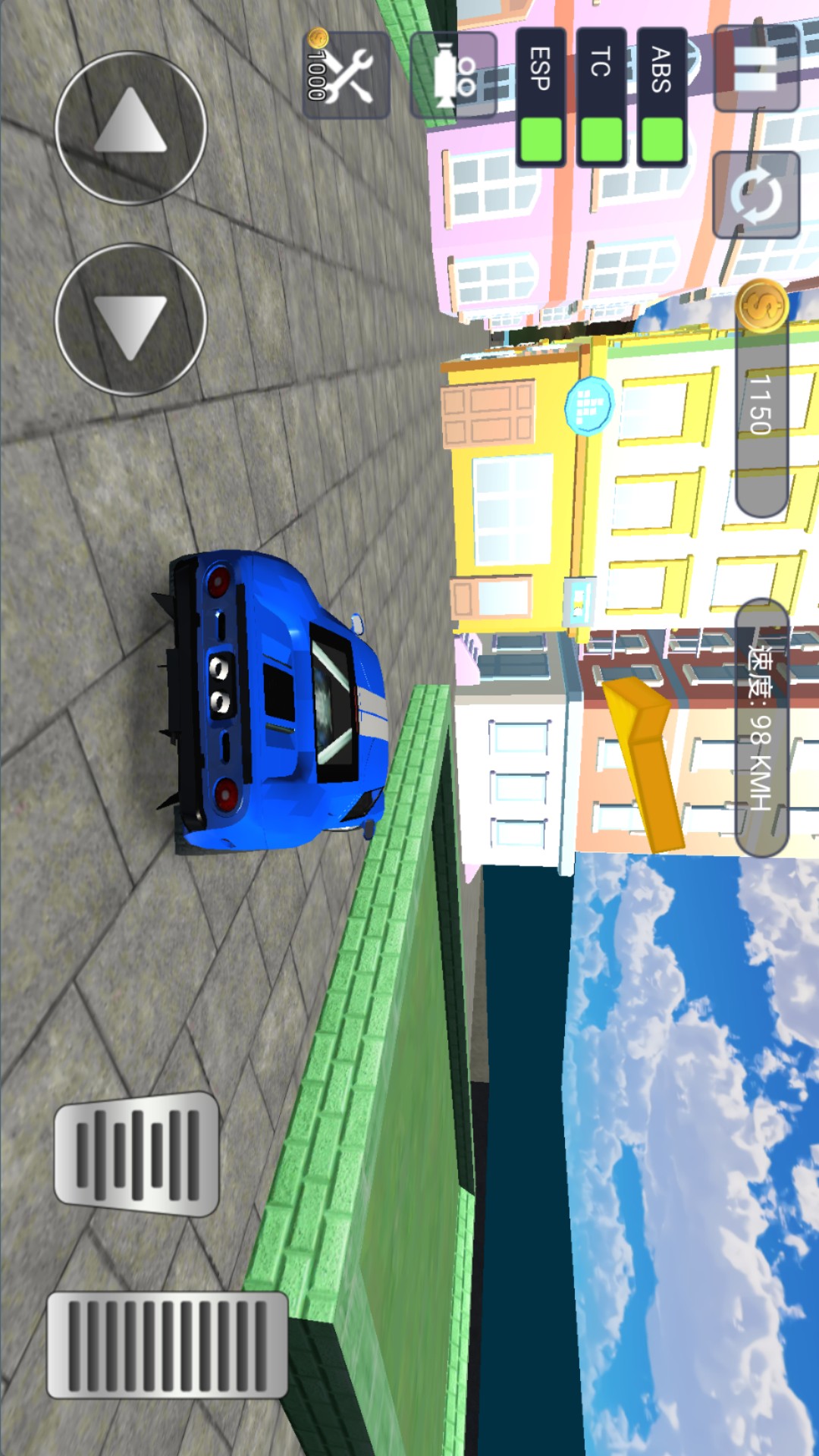This screenshot has width=819, height=1456.
Task: Reset the car with the circular arrows button
Action: (x=756, y=195)
